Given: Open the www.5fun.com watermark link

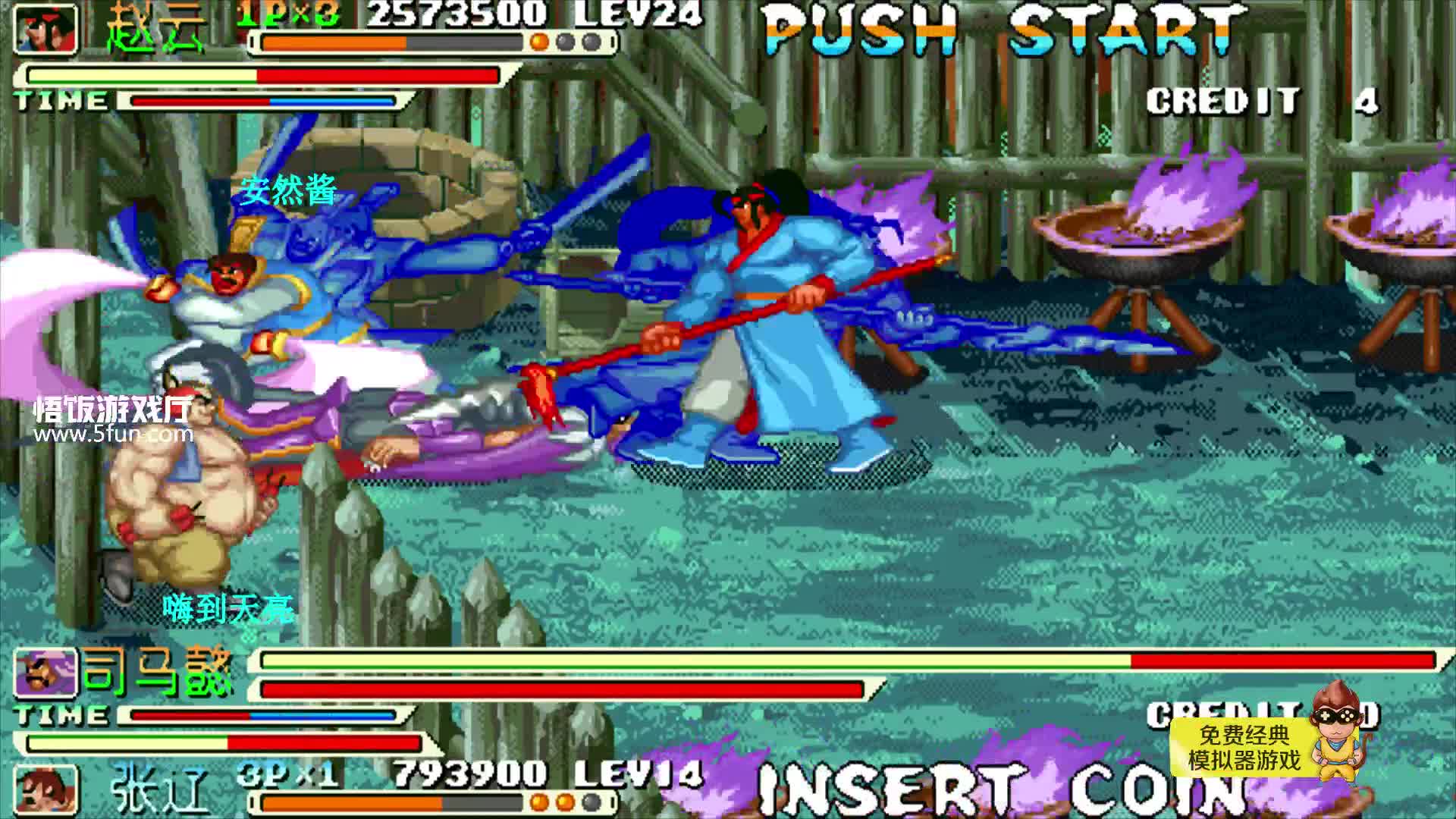Looking at the screenshot, I should tap(113, 435).
